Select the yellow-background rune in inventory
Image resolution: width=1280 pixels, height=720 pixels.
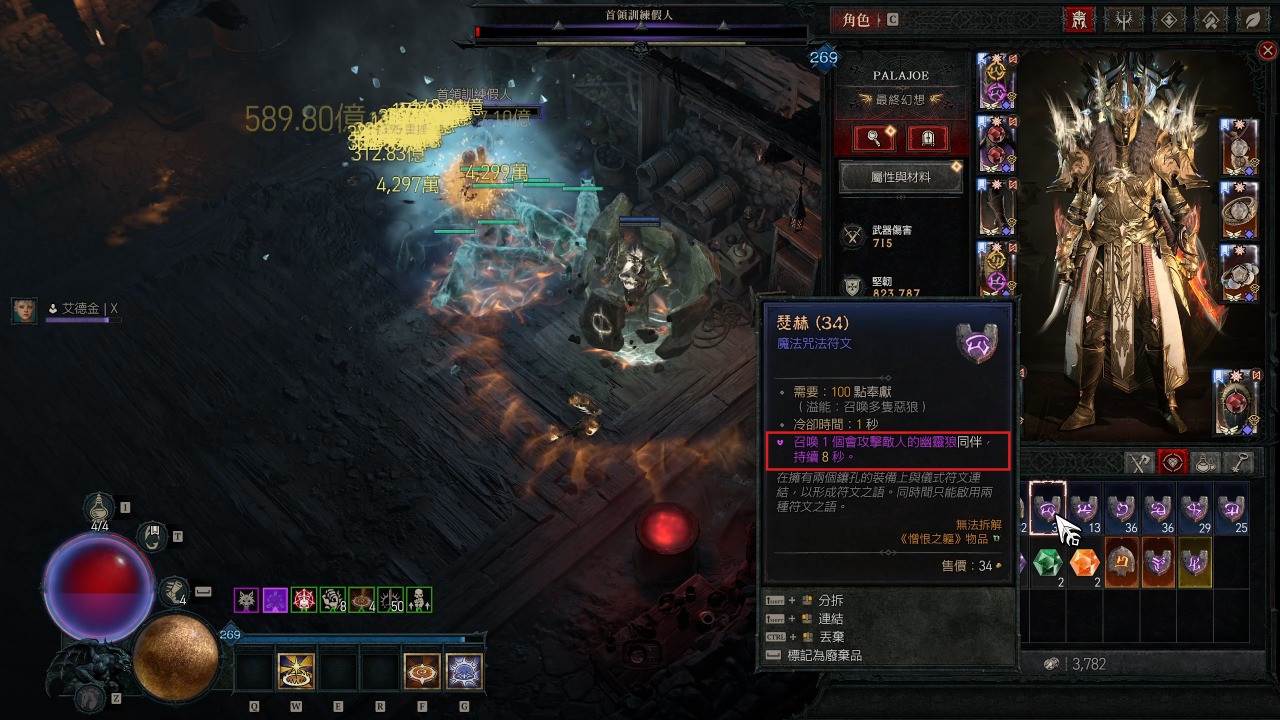[x=1195, y=562]
